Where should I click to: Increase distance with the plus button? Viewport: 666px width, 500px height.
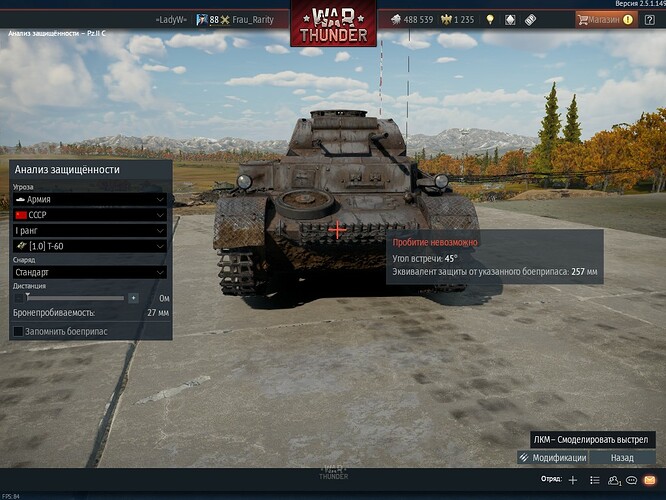(133, 298)
